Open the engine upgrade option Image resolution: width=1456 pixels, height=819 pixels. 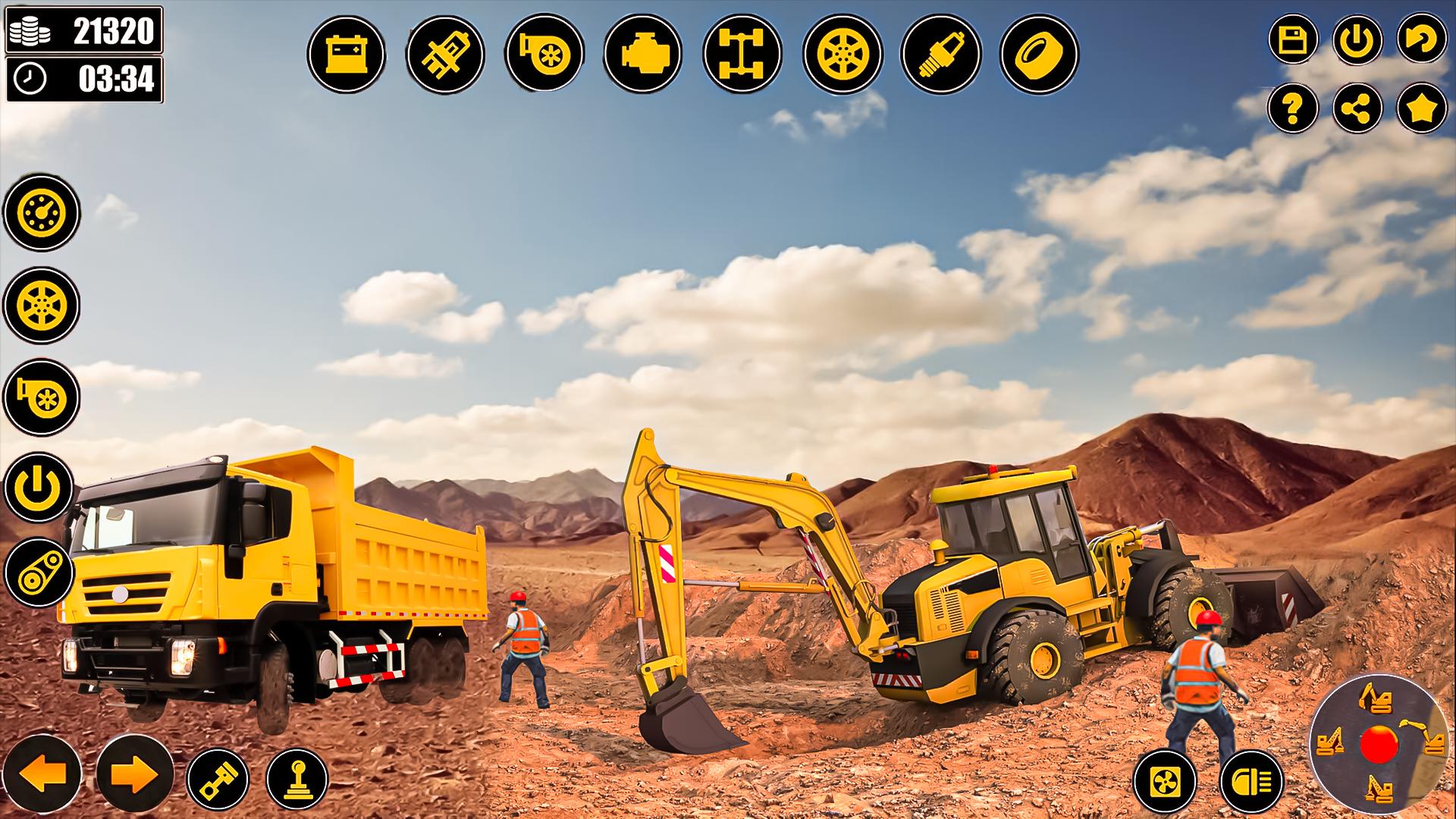pos(644,53)
